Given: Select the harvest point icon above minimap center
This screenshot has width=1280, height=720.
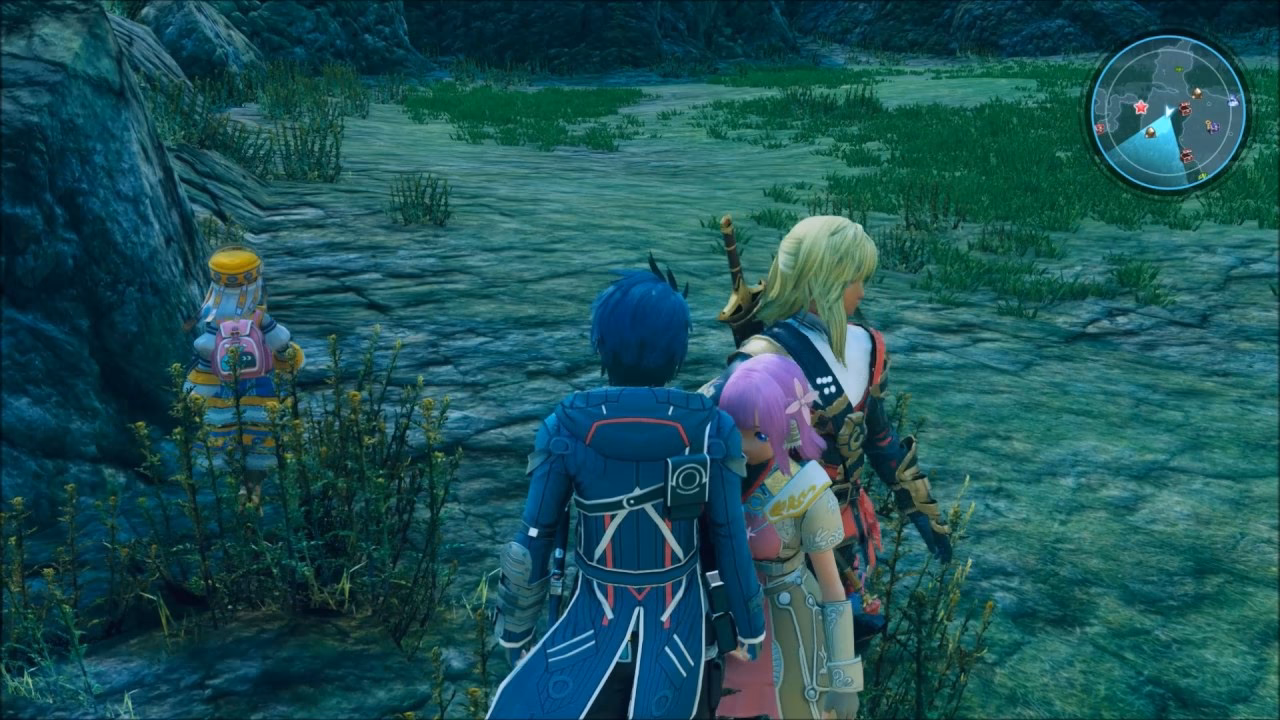Looking at the screenshot, I should (1198, 92).
